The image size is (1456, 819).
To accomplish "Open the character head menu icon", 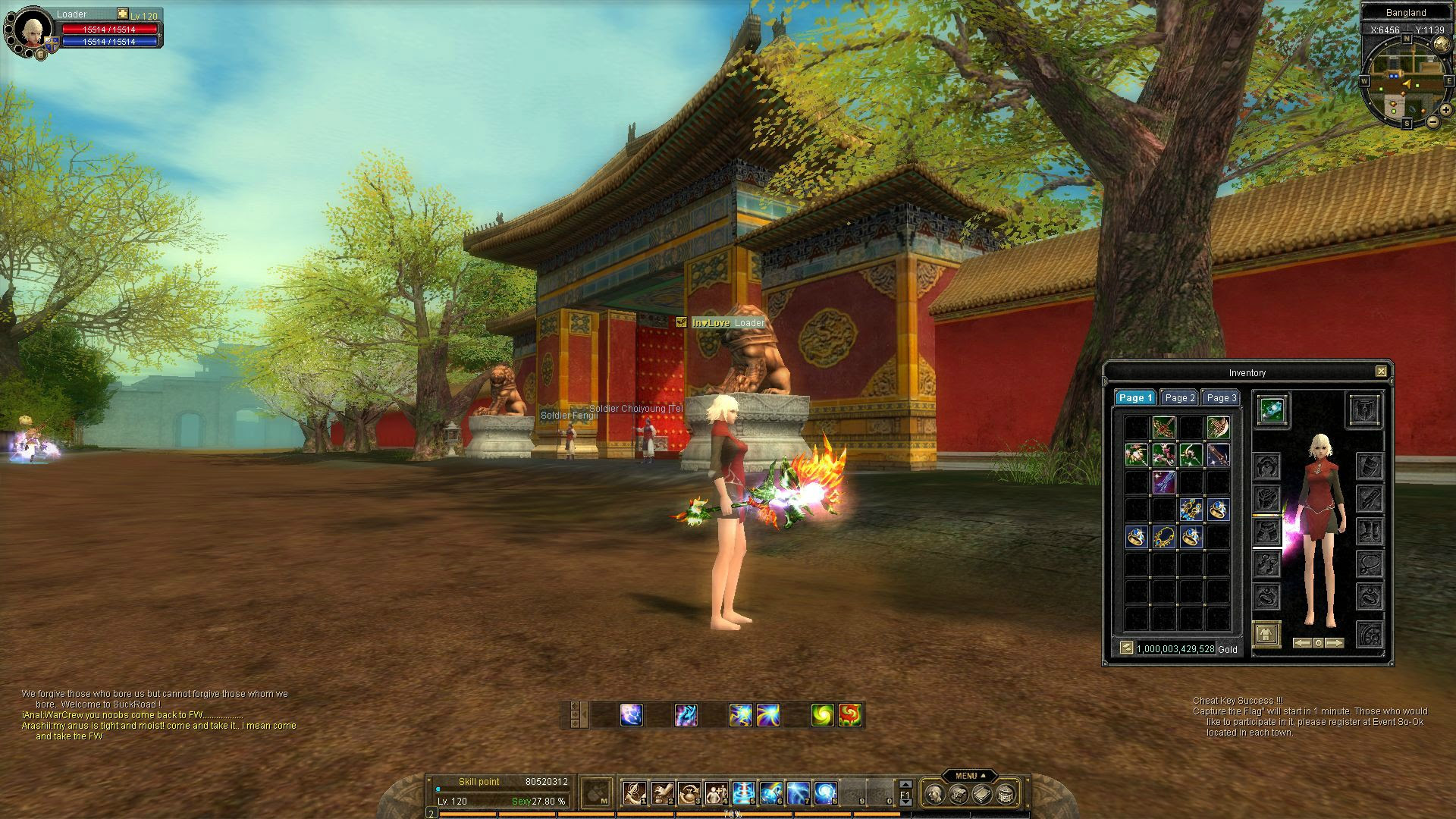I will tap(935, 794).
